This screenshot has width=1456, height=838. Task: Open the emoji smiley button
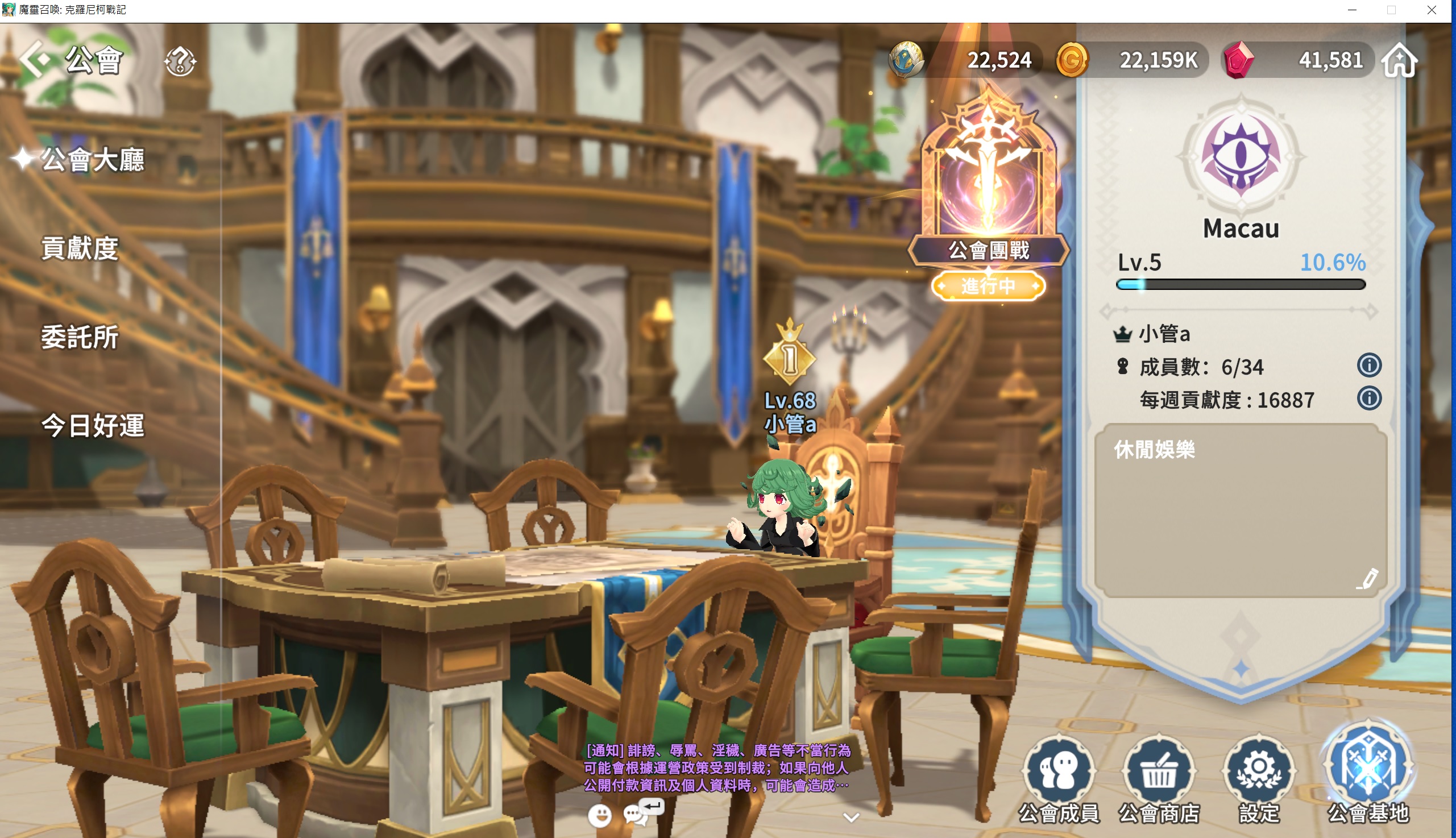pos(600,815)
